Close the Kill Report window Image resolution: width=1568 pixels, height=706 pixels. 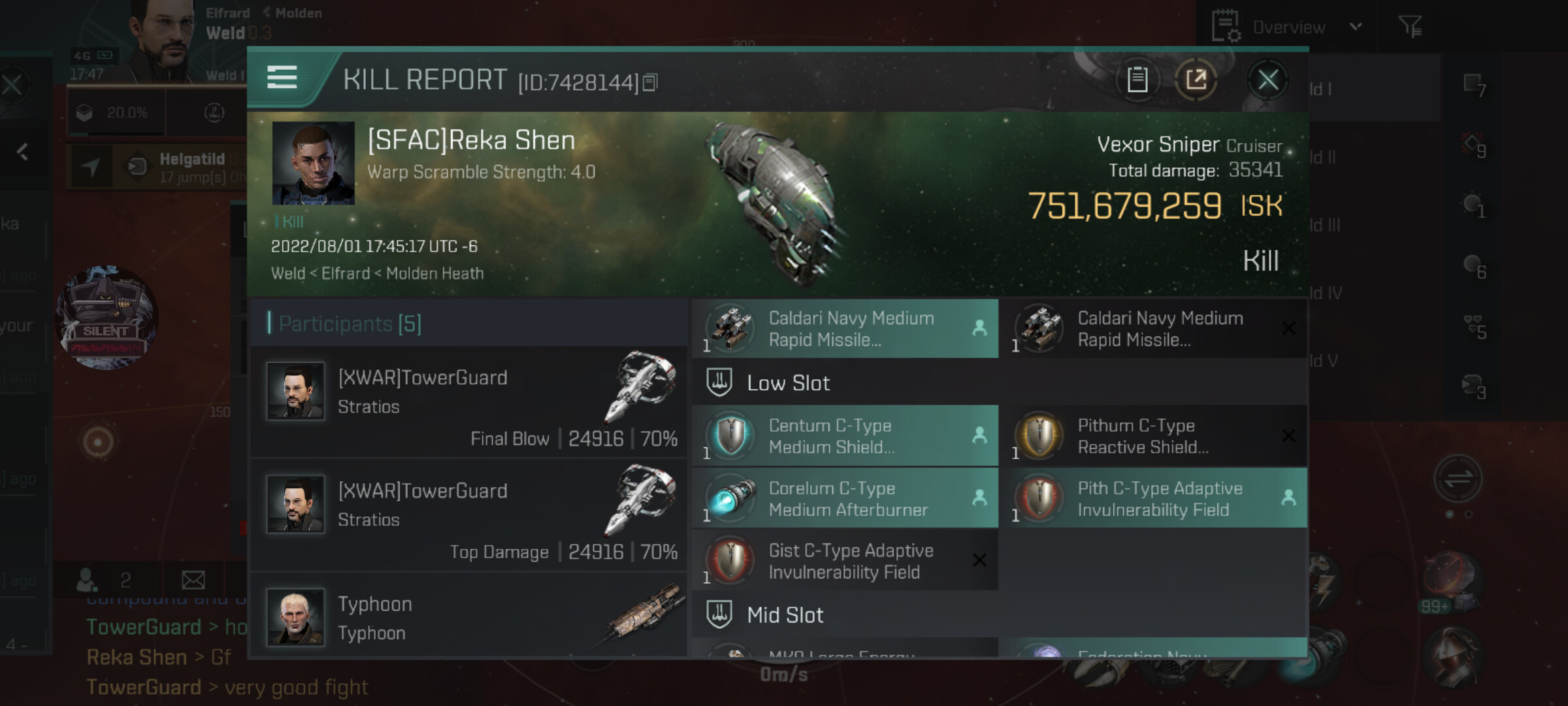click(1267, 80)
